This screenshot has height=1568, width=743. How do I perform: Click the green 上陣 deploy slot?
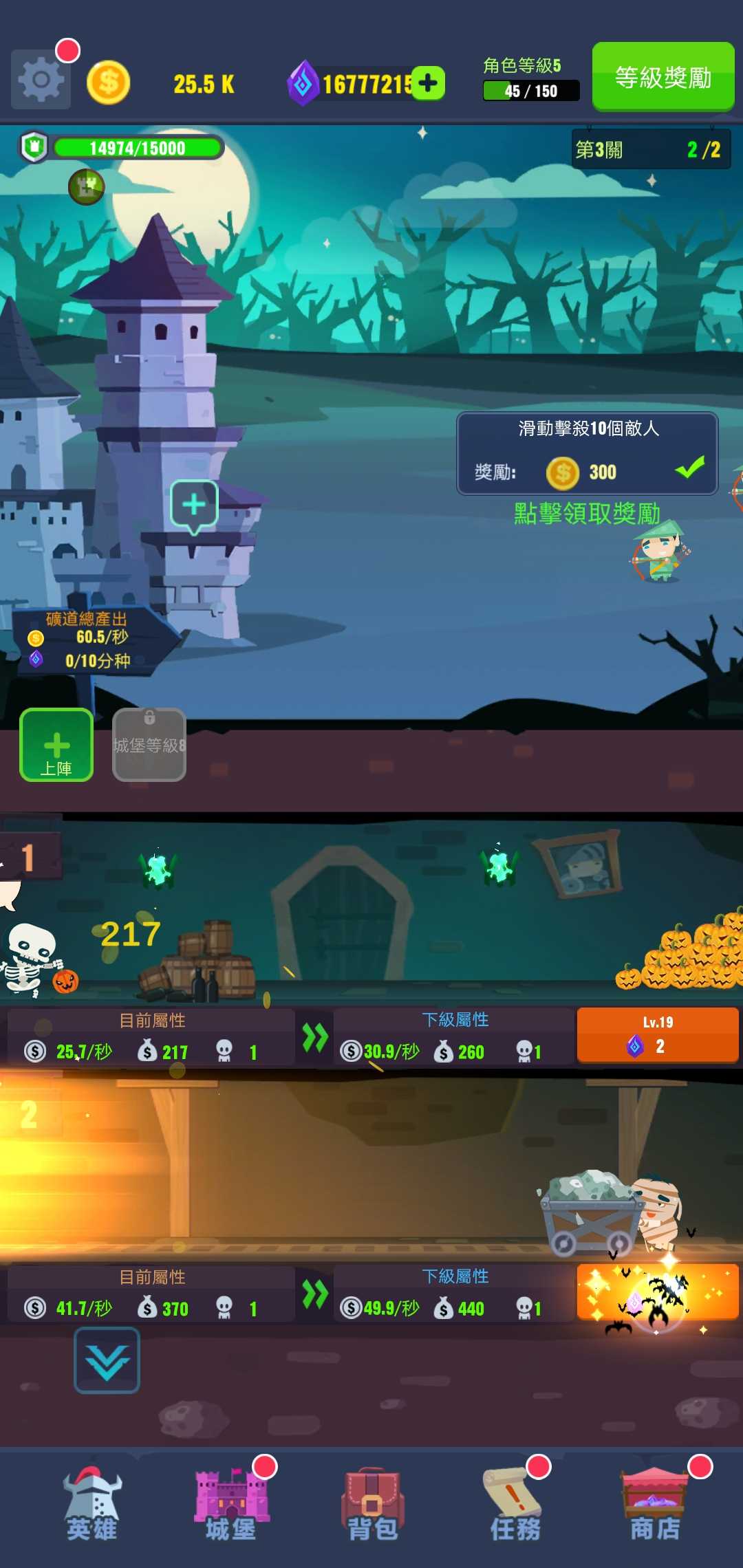[56, 745]
